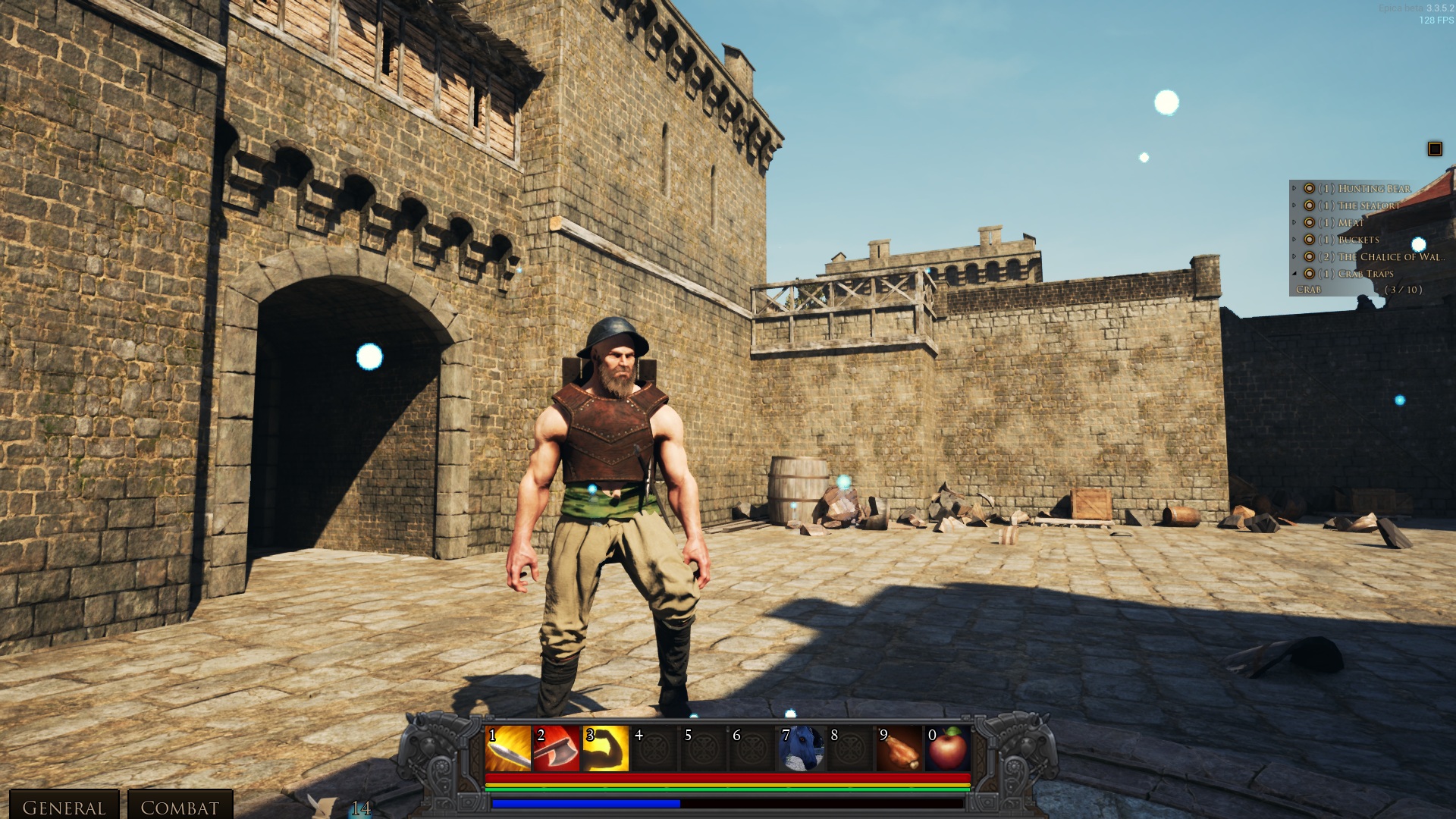The width and height of the screenshot is (1456, 819).
Task: Activate the sword strike ability in slot 1
Action: [x=508, y=748]
